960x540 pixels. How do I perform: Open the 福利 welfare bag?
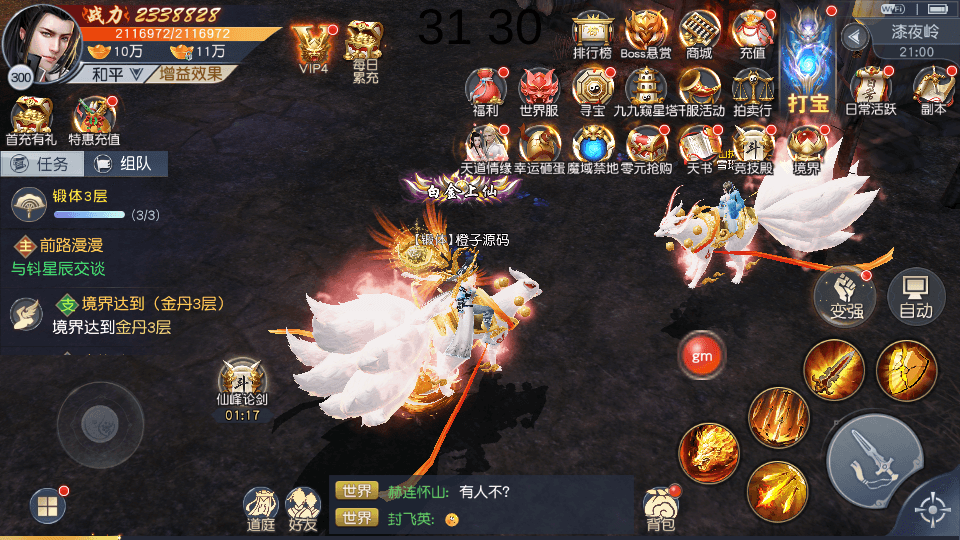(485, 92)
